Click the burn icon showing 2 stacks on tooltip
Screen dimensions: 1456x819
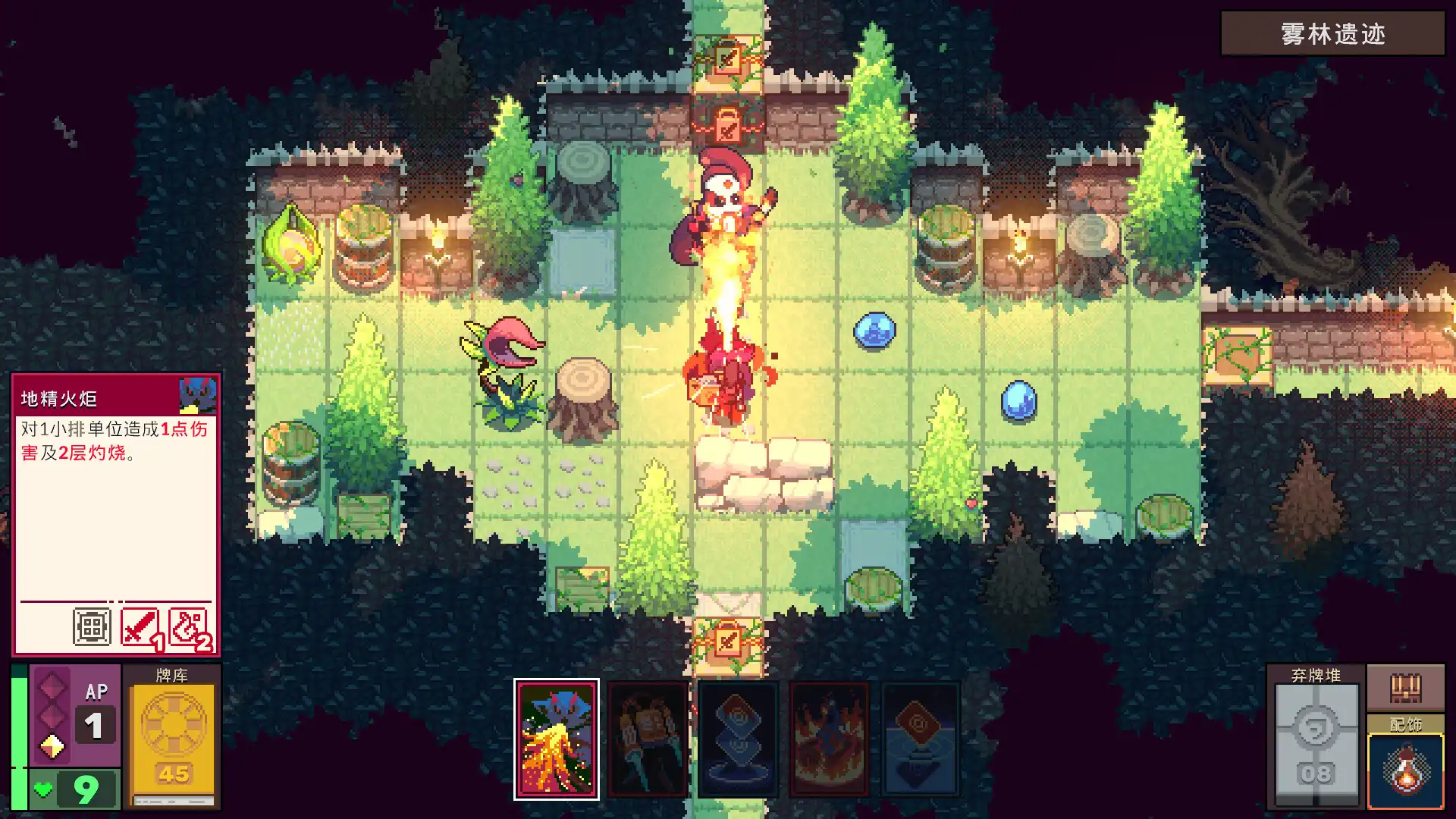[x=190, y=626]
